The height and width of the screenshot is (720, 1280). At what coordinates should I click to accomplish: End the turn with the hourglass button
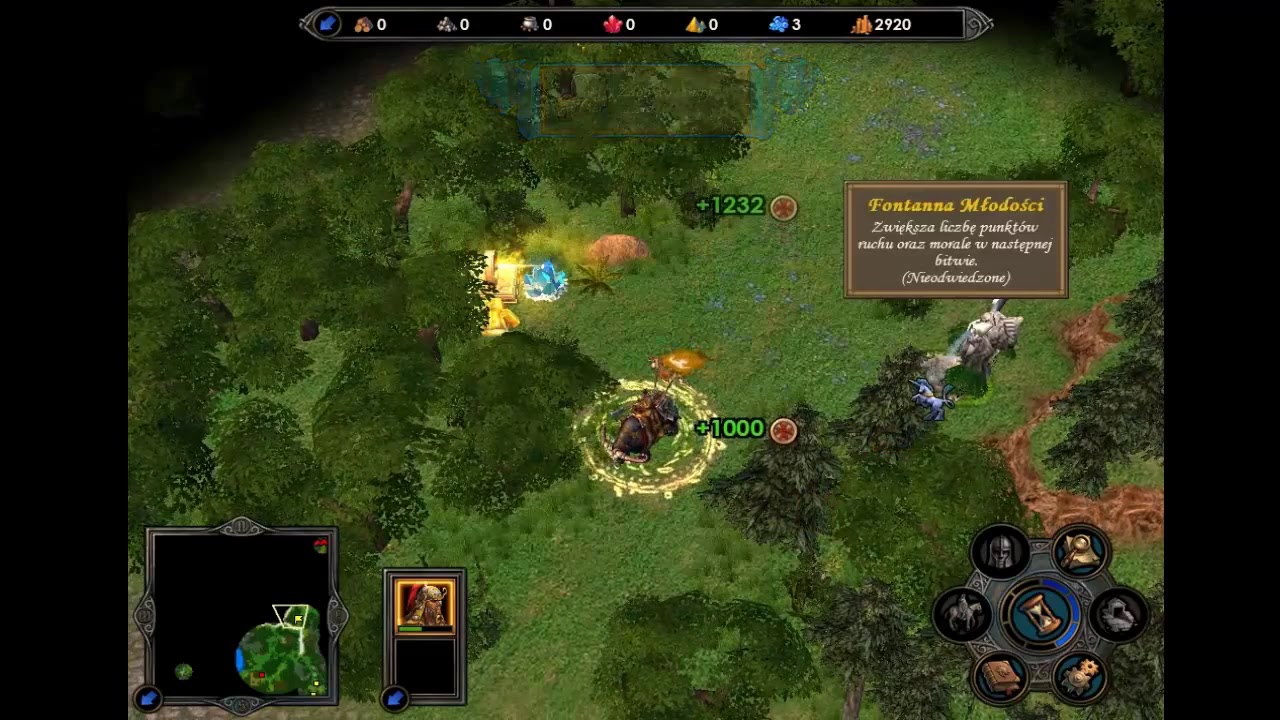(1040, 612)
